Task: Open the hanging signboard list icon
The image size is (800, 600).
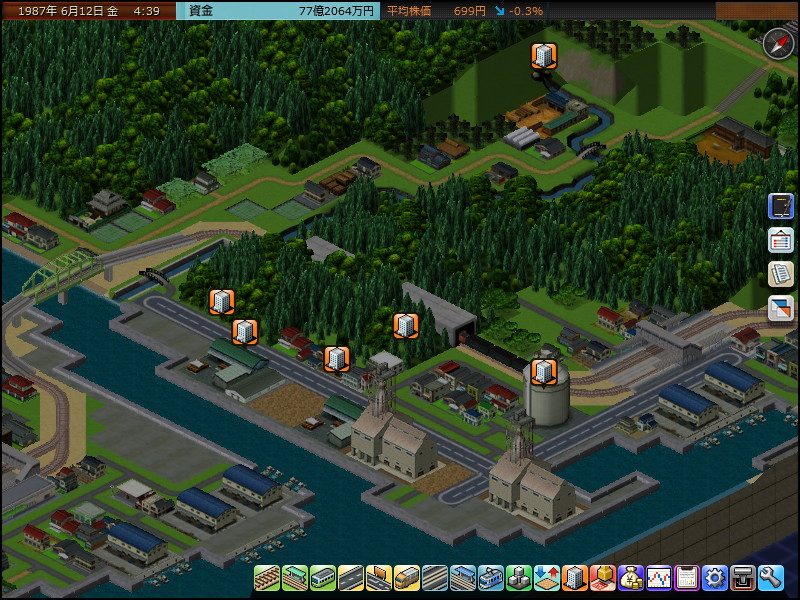Action: tap(780, 241)
